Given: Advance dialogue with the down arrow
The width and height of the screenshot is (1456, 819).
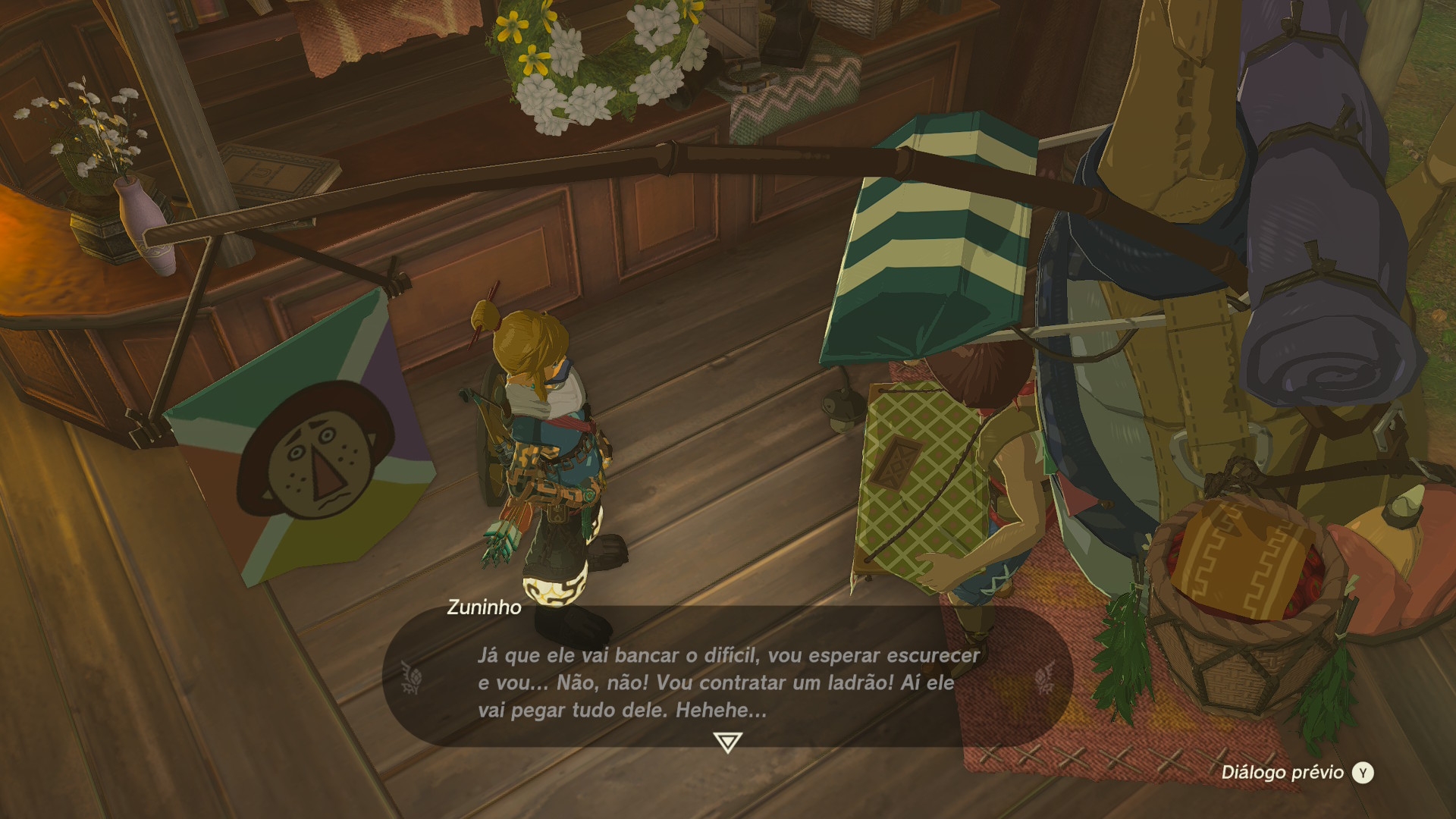Looking at the screenshot, I should coord(727,742).
